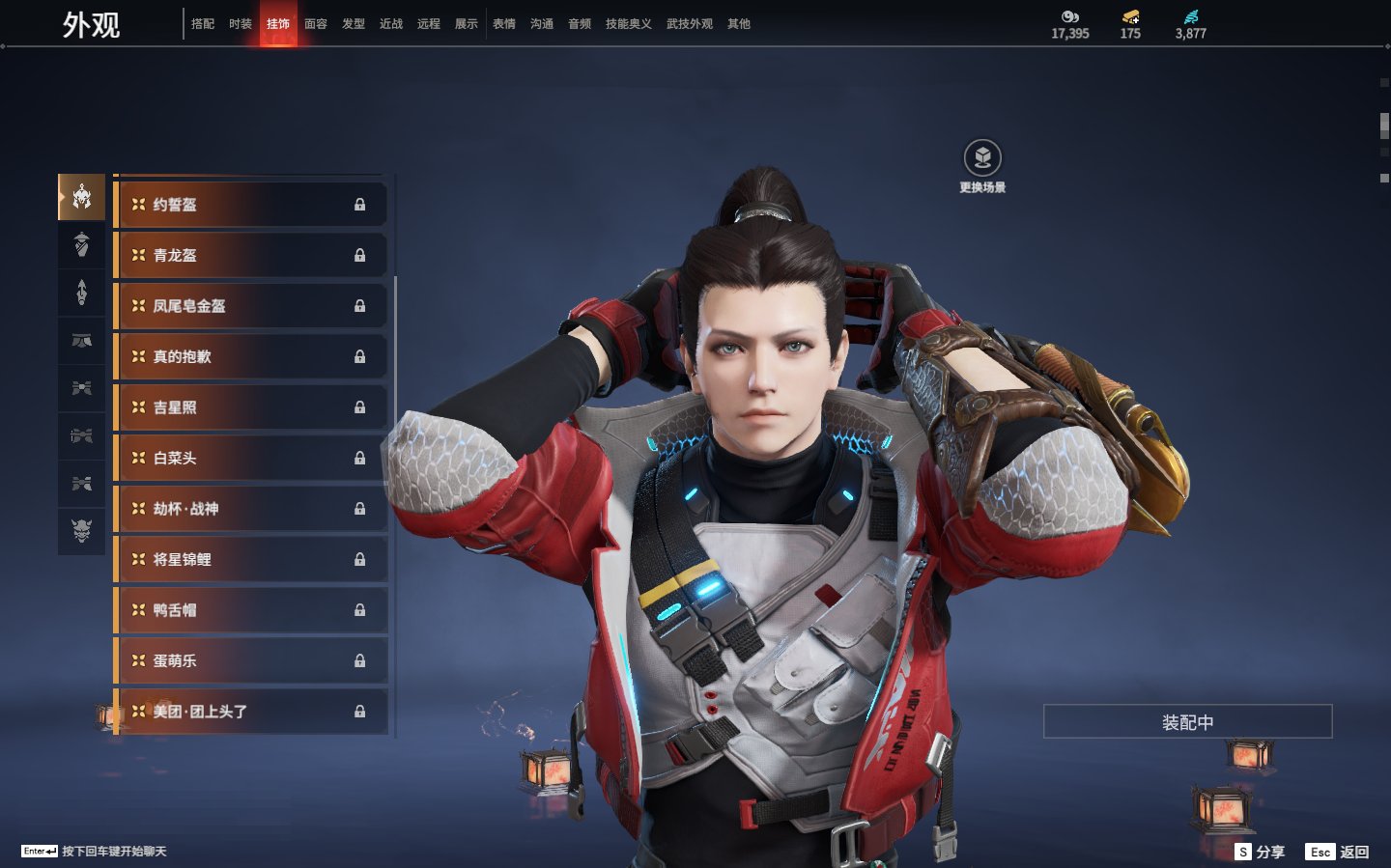The width and height of the screenshot is (1391, 868).
Task: Choose the straw hat figure category icon
Action: coord(82,244)
